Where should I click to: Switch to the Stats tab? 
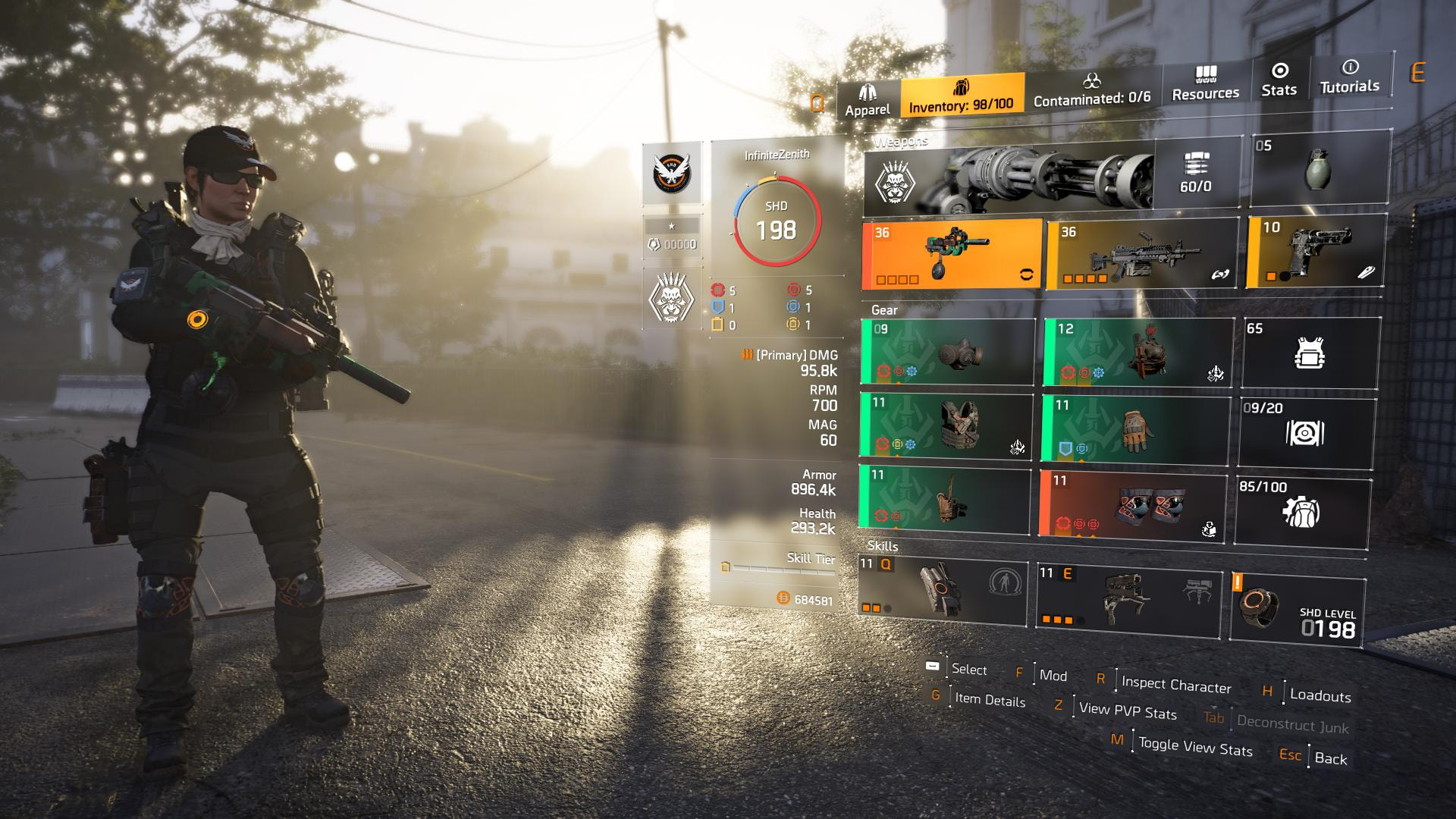1279,80
